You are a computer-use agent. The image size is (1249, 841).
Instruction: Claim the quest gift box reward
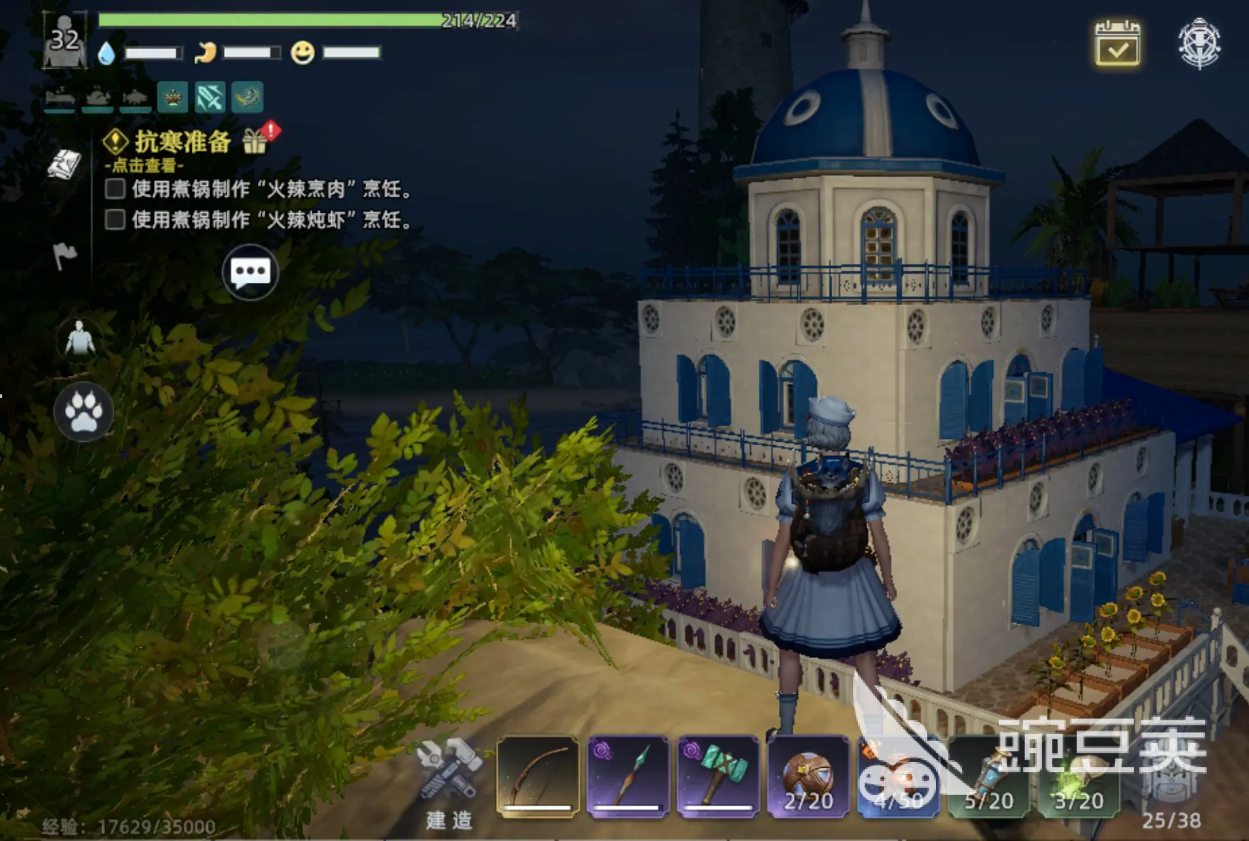[x=256, y=141]
